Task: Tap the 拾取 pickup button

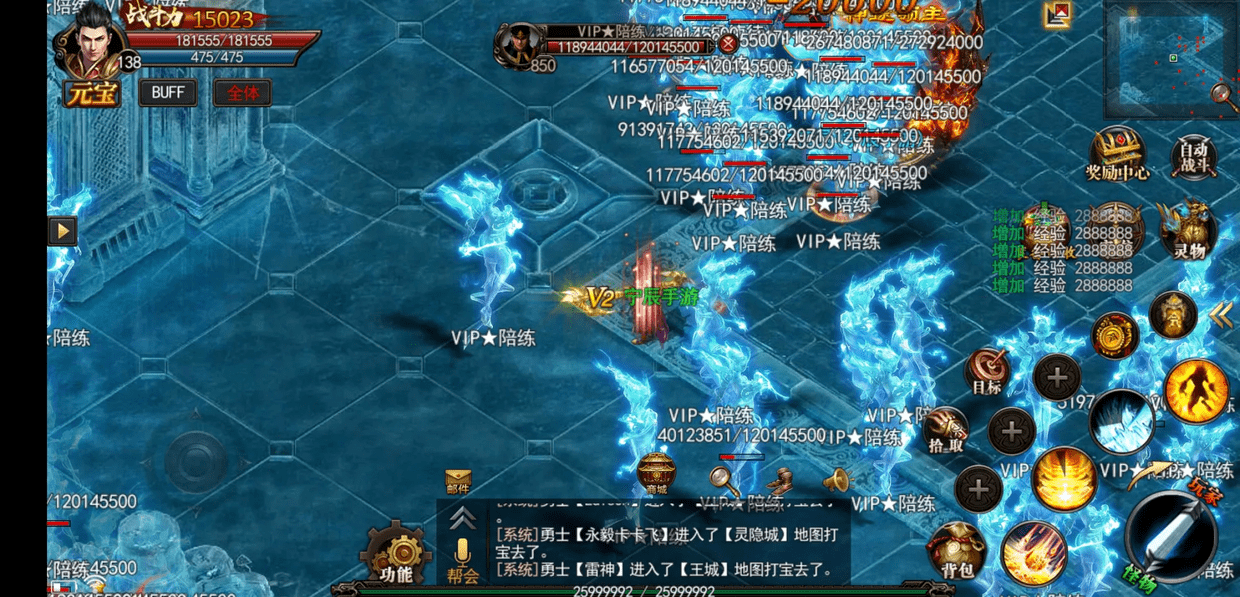Action: [946, 430]
